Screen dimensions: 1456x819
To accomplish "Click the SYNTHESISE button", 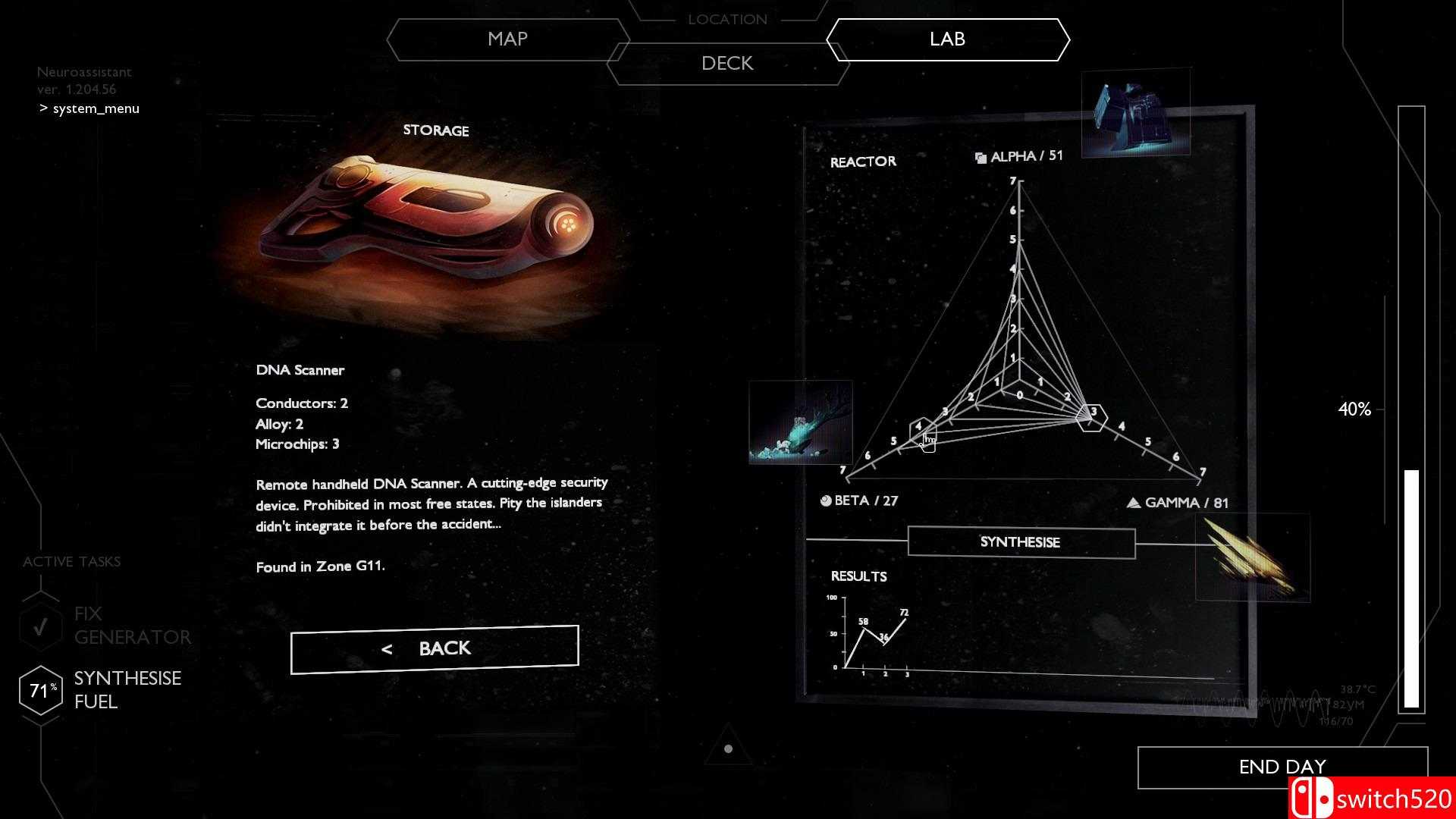I will (1021, 542).
